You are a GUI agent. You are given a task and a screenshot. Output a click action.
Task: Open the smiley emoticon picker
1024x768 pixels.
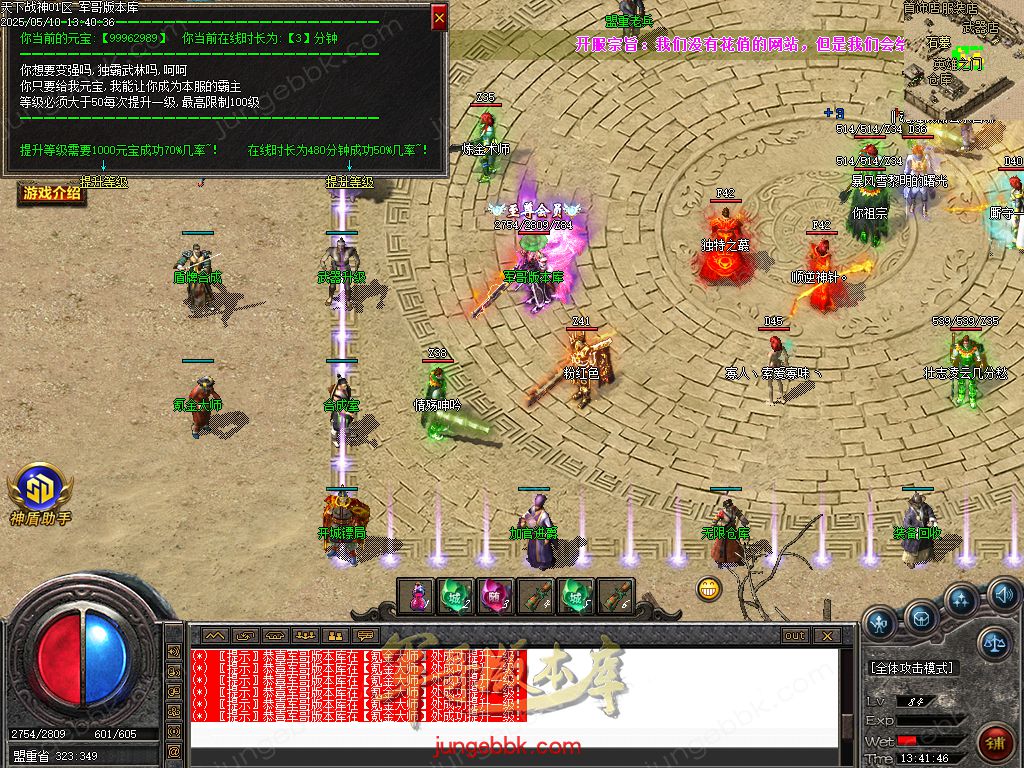[709, 588]
